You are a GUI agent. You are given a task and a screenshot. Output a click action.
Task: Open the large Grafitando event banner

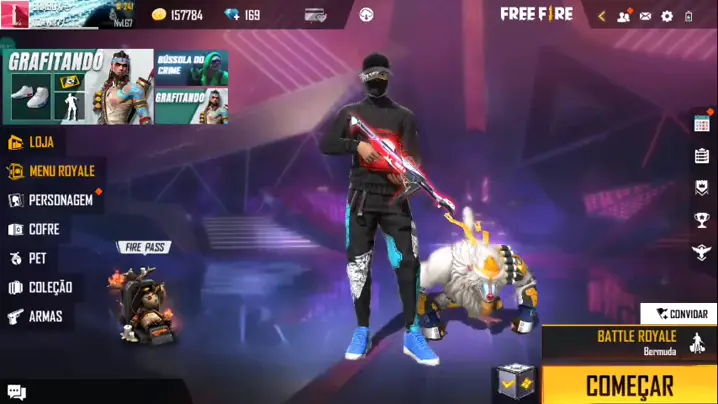[x=80, y=87]
